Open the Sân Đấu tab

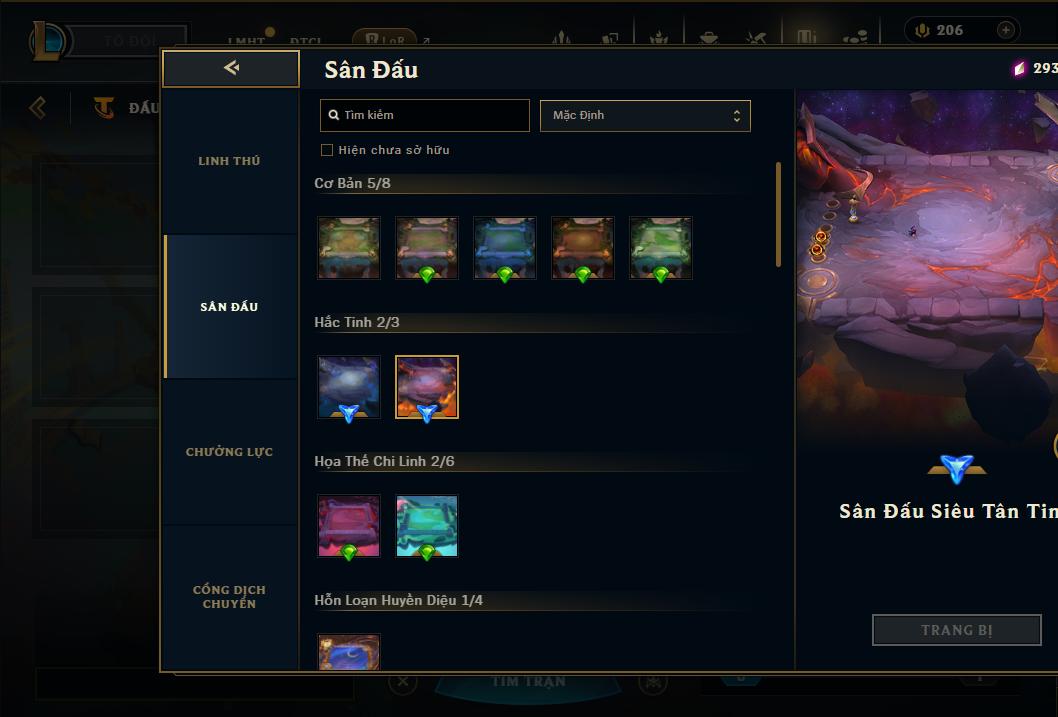(x=229, y=307)
